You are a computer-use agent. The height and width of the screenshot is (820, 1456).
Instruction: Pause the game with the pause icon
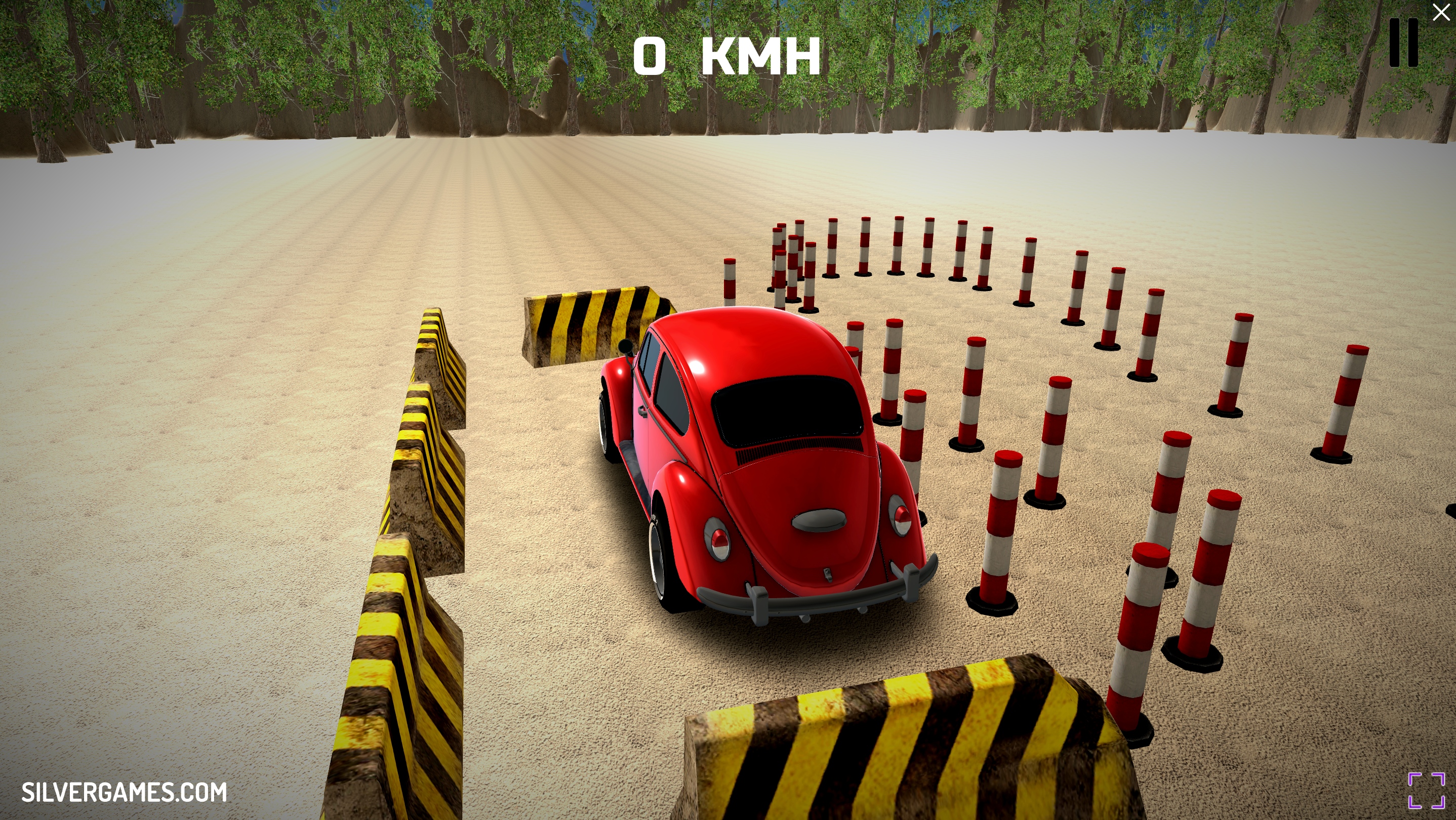point(1404,43)
